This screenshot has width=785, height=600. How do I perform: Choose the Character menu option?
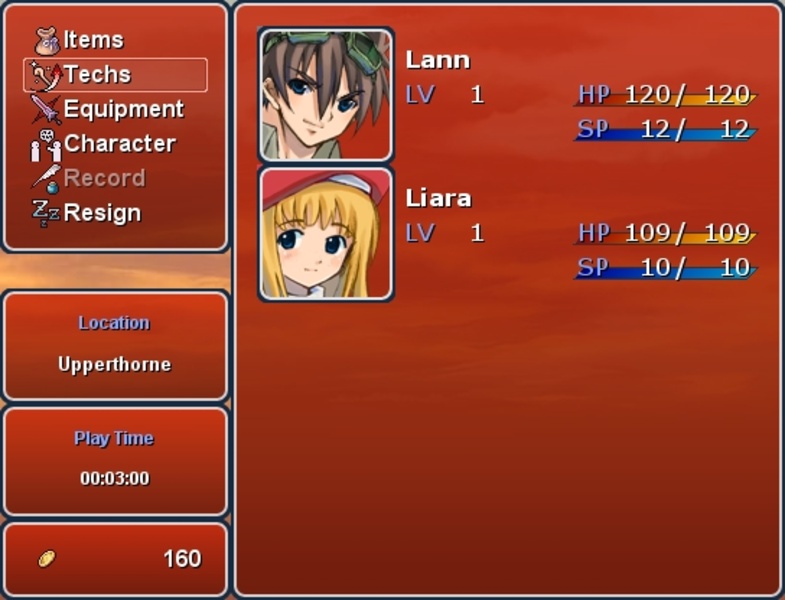[118, 144]
